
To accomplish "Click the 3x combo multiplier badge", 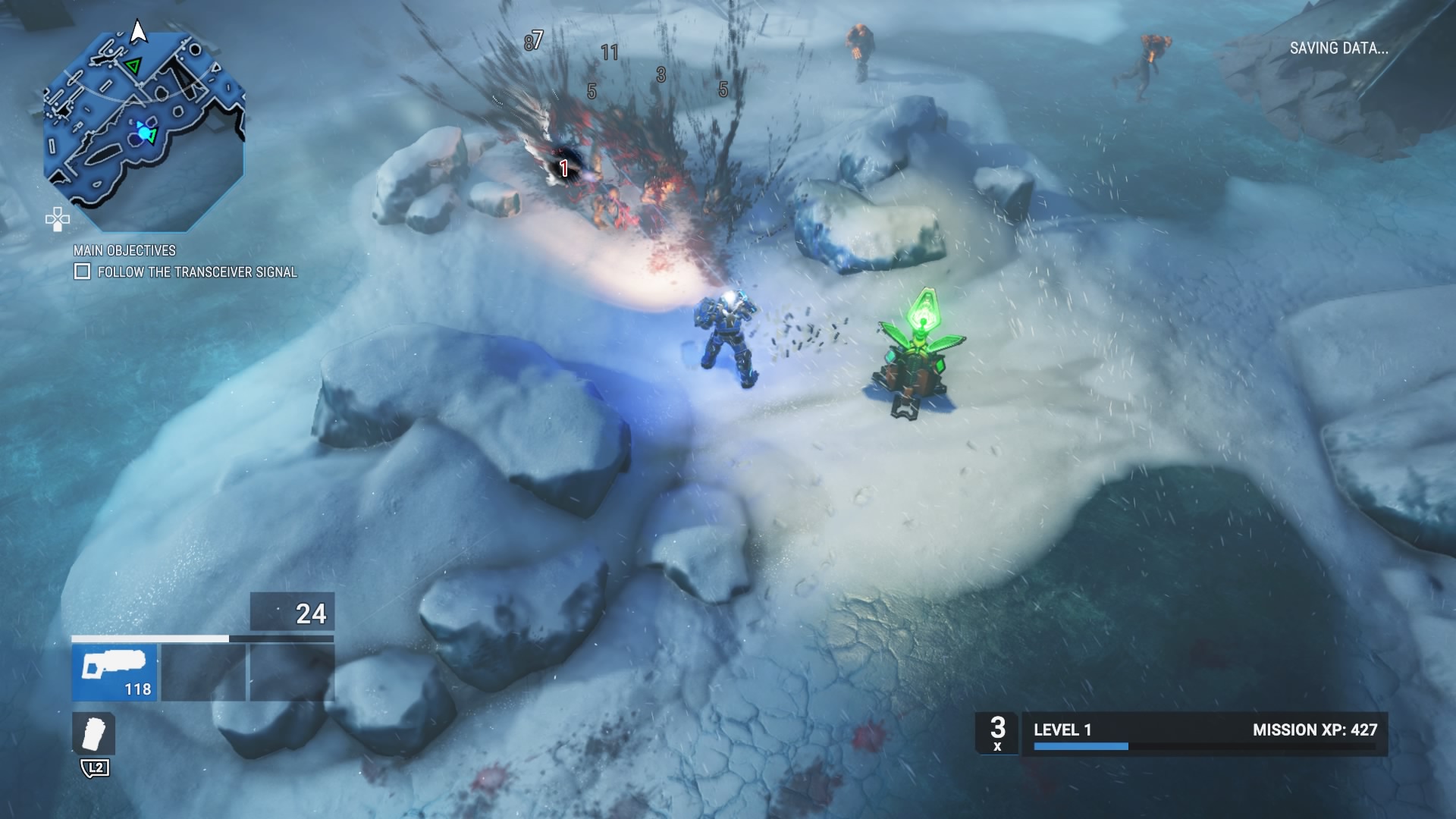I will [x=998, y=734].
